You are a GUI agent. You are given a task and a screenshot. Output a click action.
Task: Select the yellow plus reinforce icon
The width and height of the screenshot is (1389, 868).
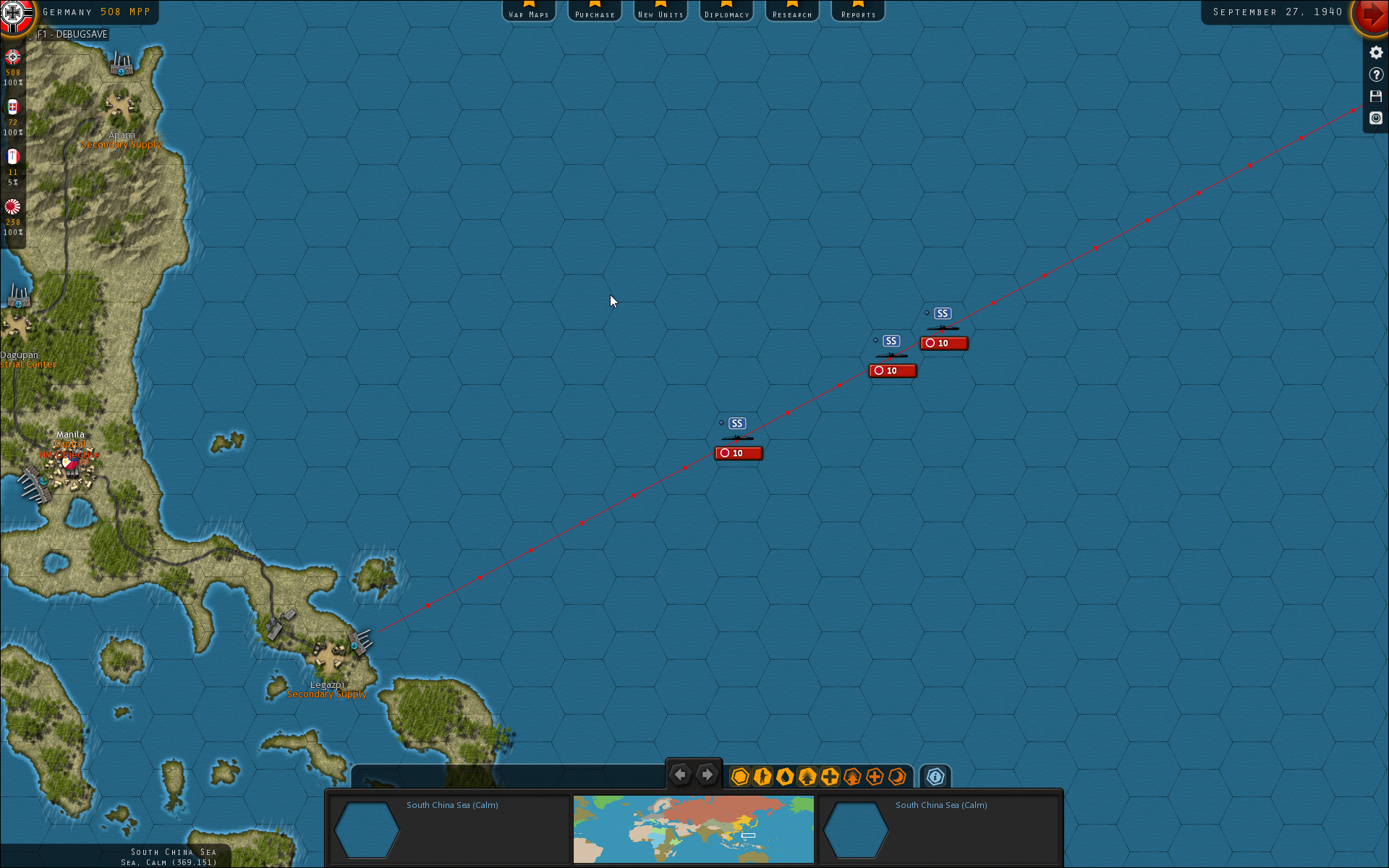[830, 776]
